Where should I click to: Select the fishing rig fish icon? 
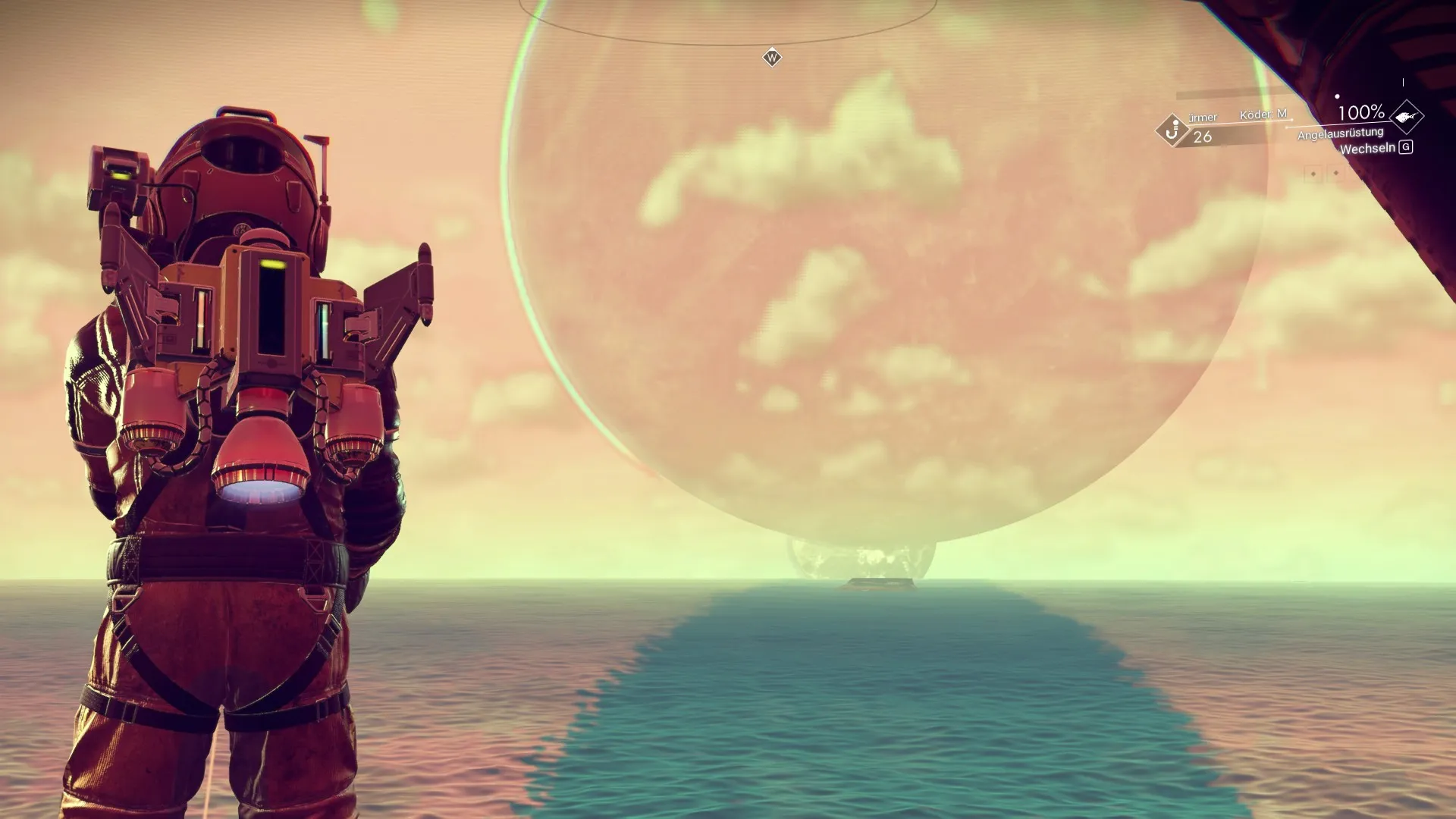1407,117
